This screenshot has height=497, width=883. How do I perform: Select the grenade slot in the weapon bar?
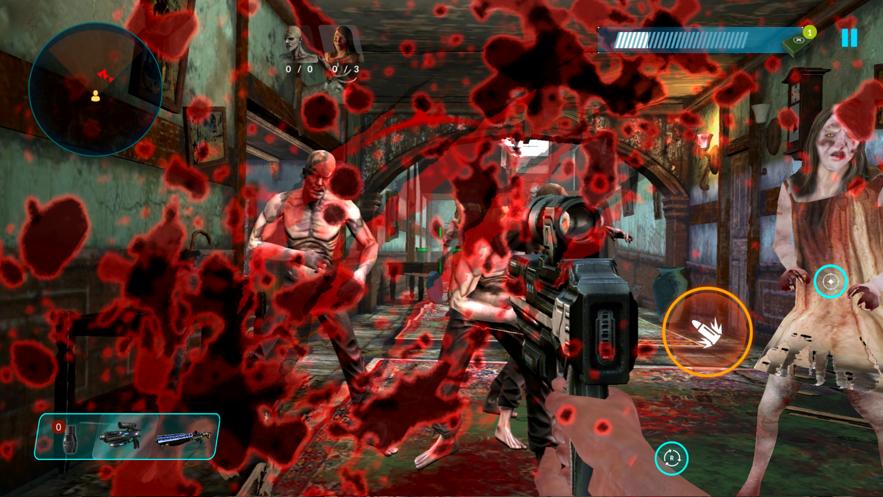[69, 438]
